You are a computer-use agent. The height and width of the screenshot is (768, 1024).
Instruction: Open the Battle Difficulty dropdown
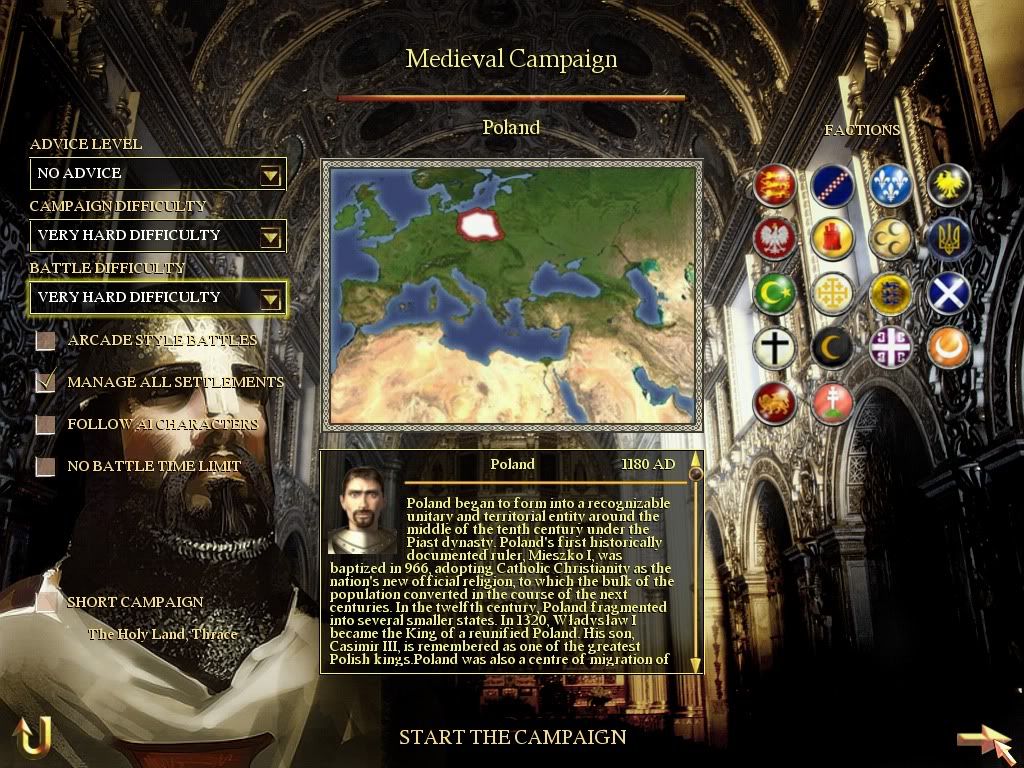[270, 299]
